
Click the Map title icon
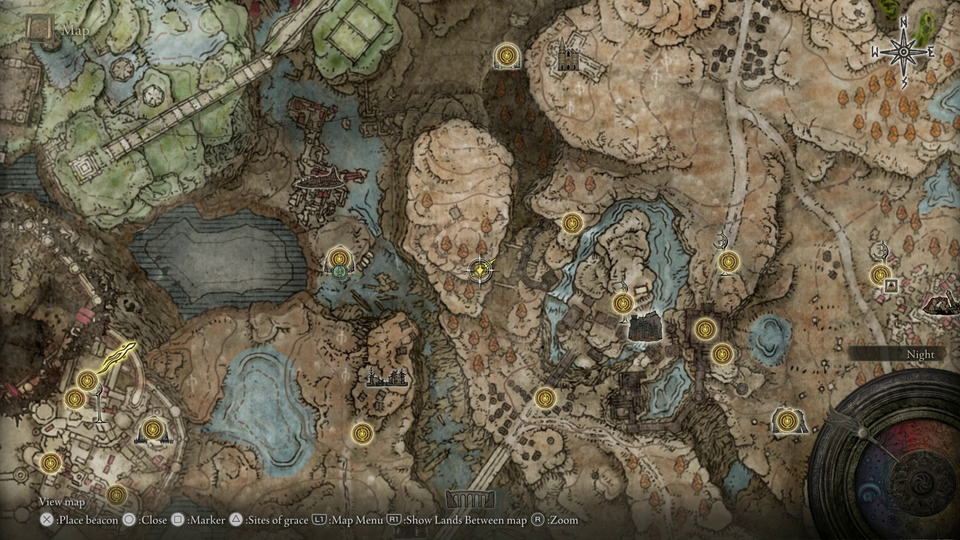[x=40, y=28]
